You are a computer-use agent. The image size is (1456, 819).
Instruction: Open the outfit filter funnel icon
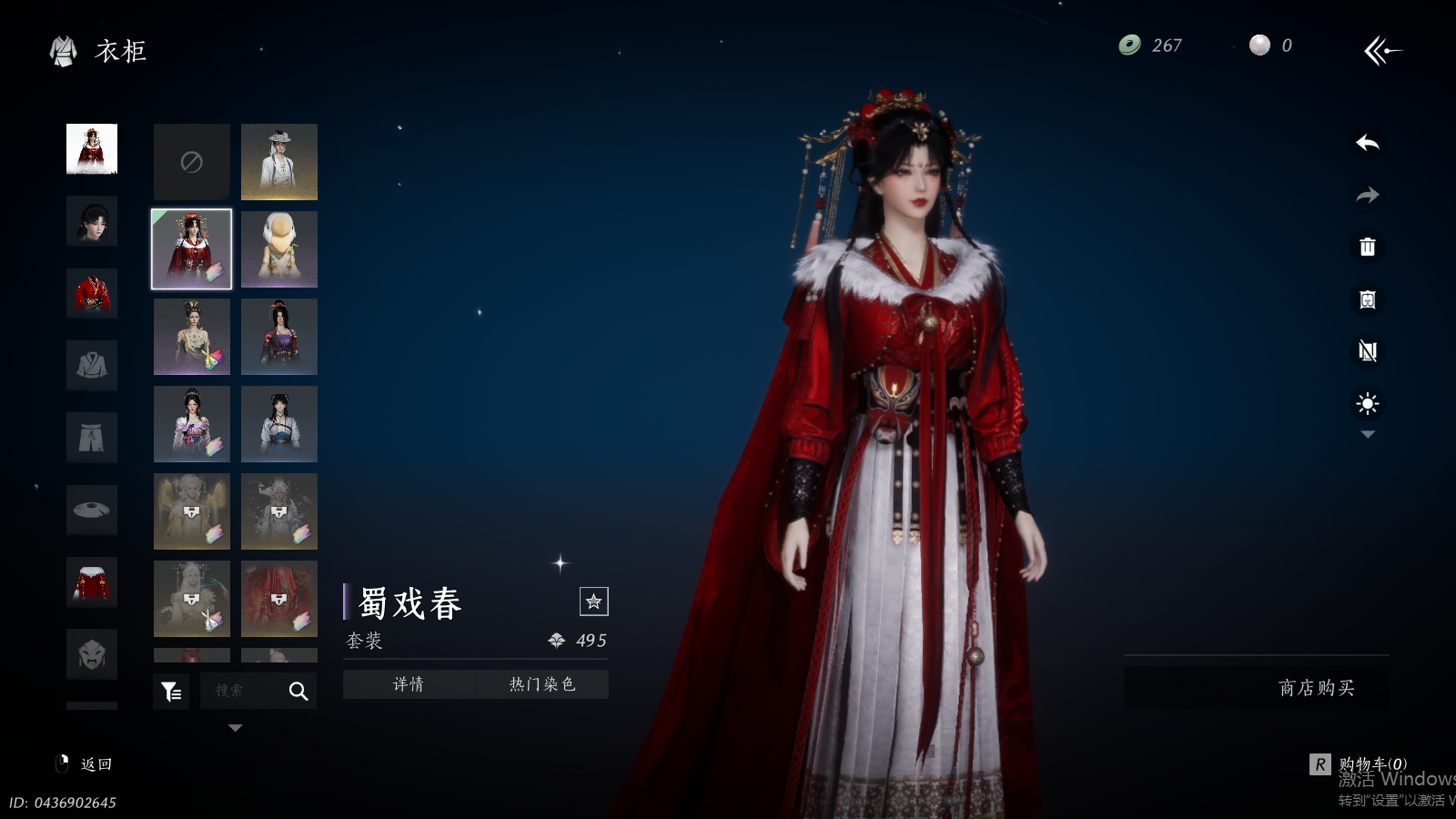(171, 692)
